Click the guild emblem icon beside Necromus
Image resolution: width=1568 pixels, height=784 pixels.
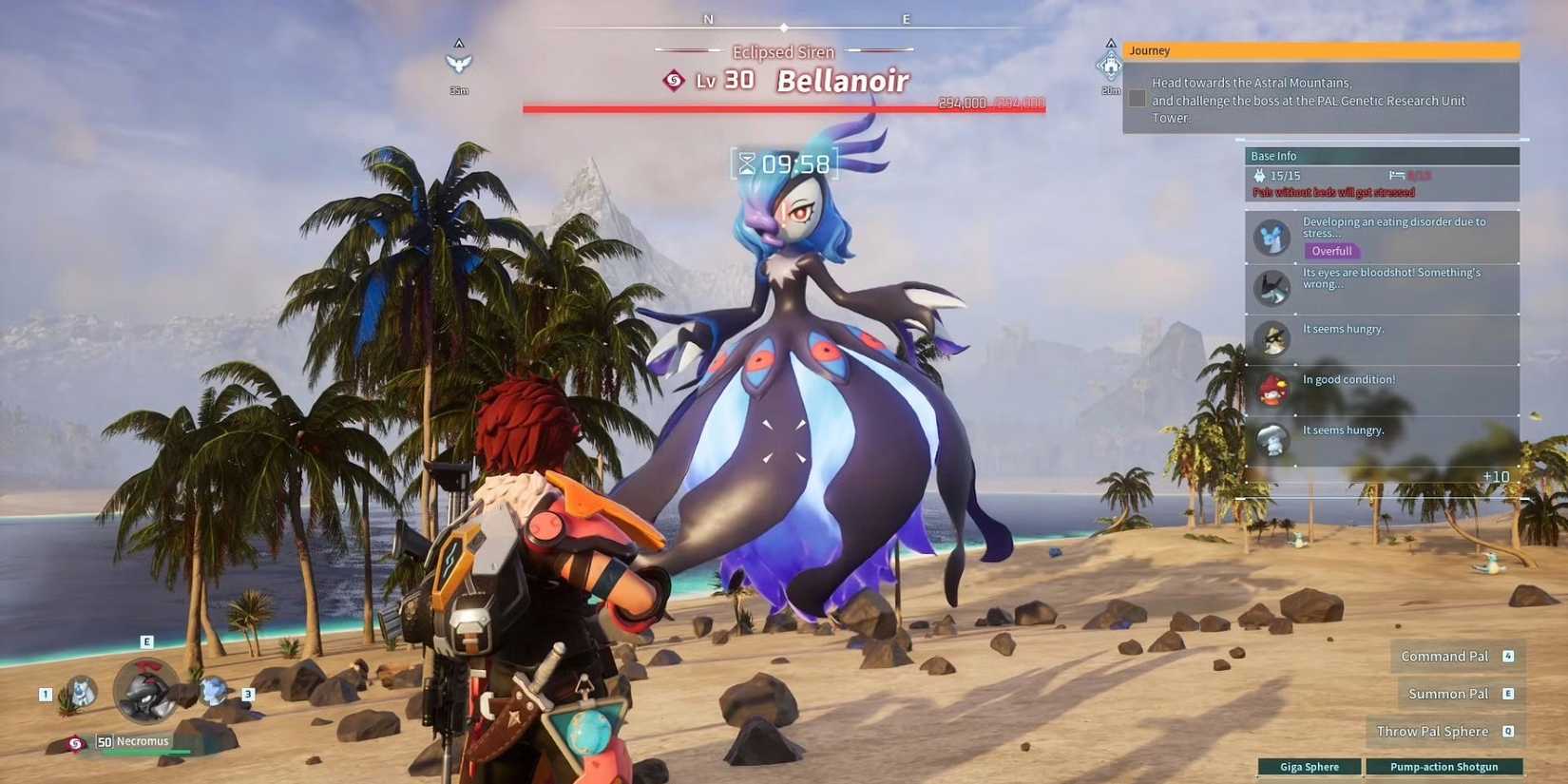pyautogui.click(x=75, y=742)
